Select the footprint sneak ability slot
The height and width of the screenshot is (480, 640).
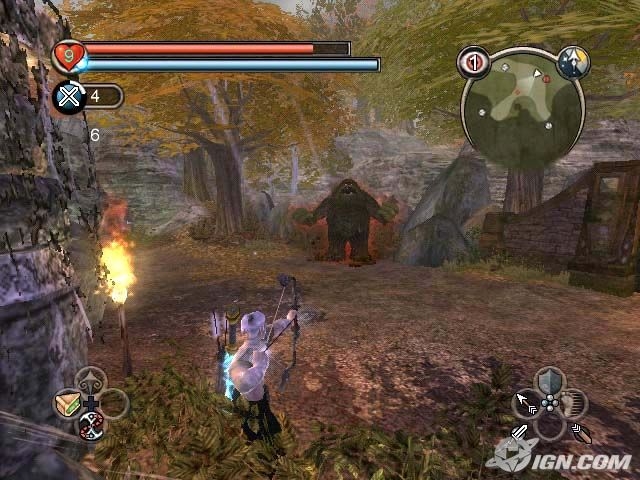[573, 404]
